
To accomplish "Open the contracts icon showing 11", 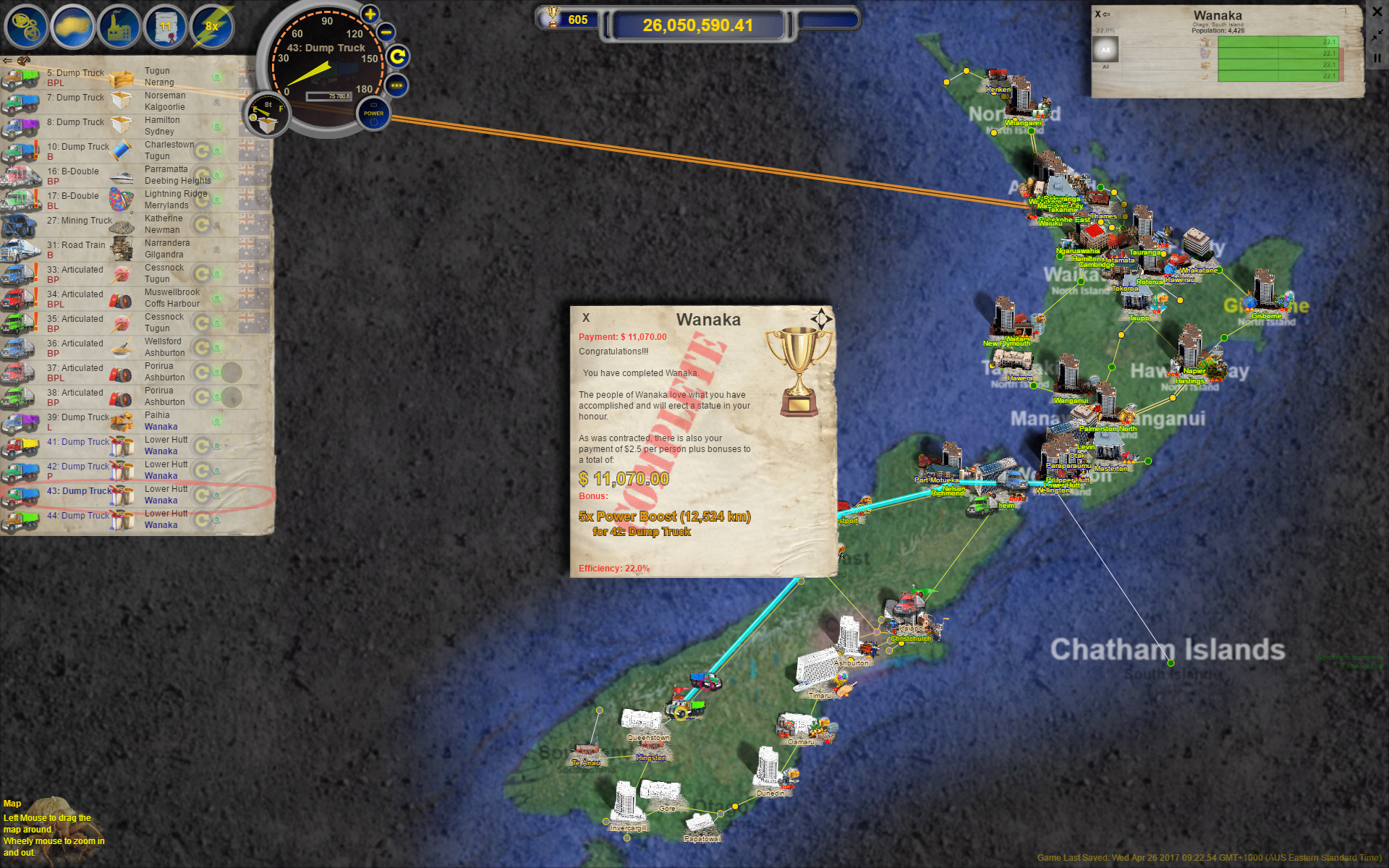I will tap(165, 27).
